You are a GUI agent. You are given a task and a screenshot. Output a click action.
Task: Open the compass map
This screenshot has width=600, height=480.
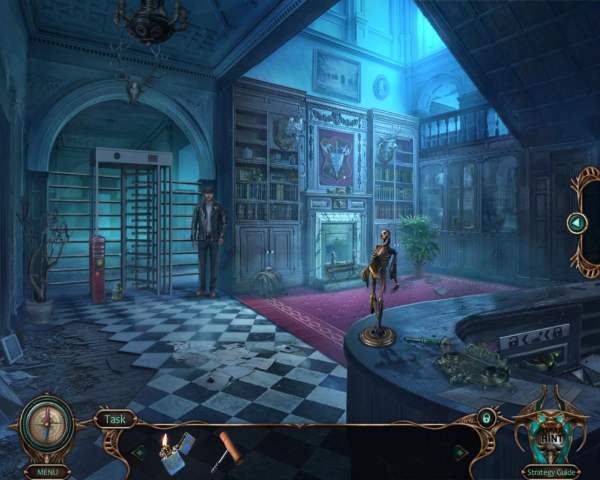click(45, 423)
